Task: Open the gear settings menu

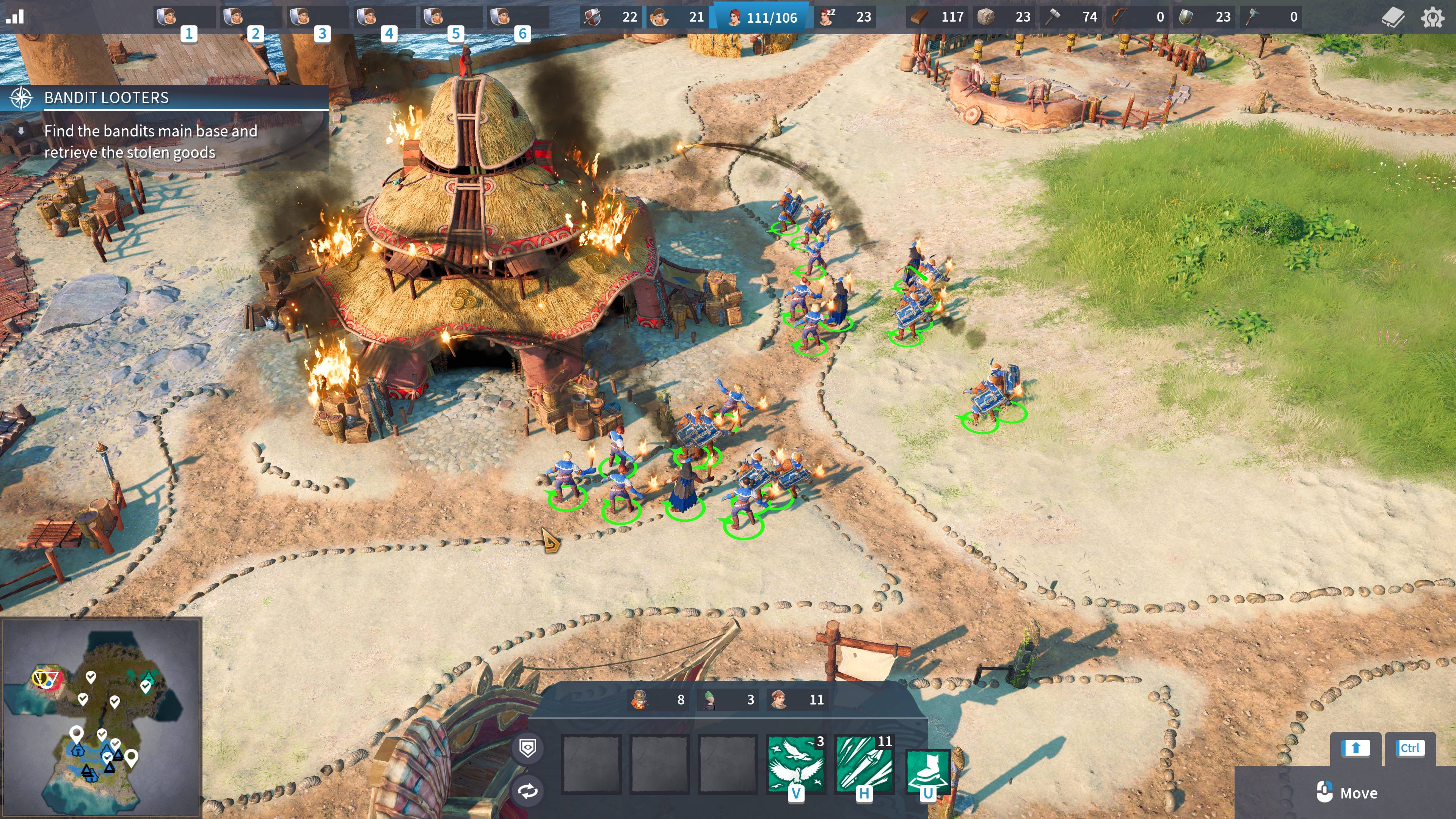Action: [x=1432, y=17]
